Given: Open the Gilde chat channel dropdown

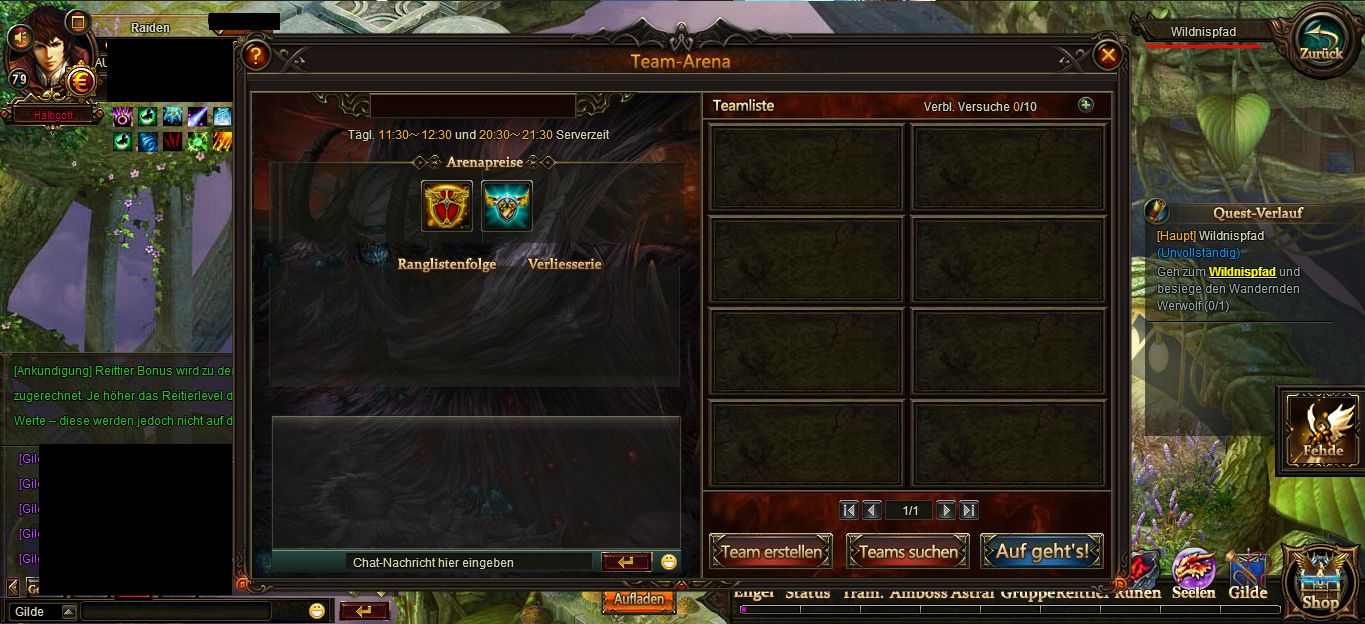Looking at the screenshot, I should (68, 611).
